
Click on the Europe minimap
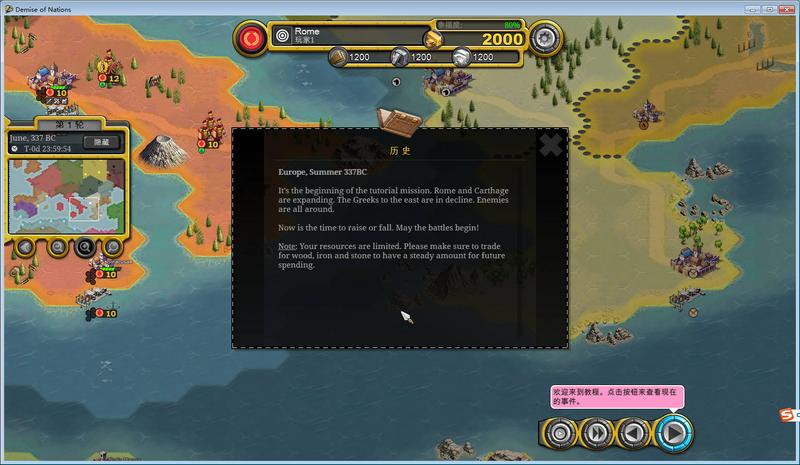(x=62, y=195)
